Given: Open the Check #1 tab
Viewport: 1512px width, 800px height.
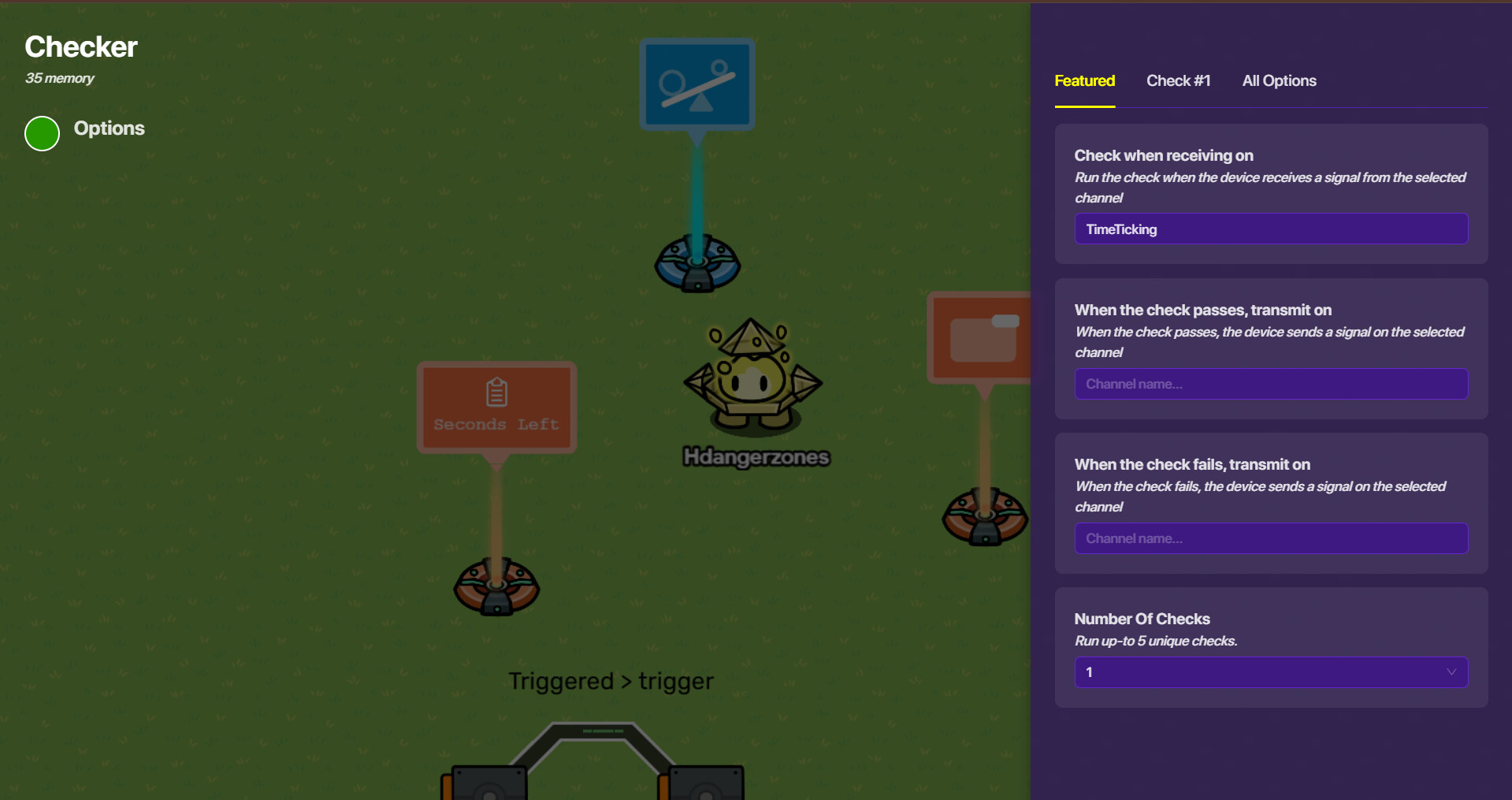Looking at the screenshot, I should pyautogui.click(x=1178, y=81).
